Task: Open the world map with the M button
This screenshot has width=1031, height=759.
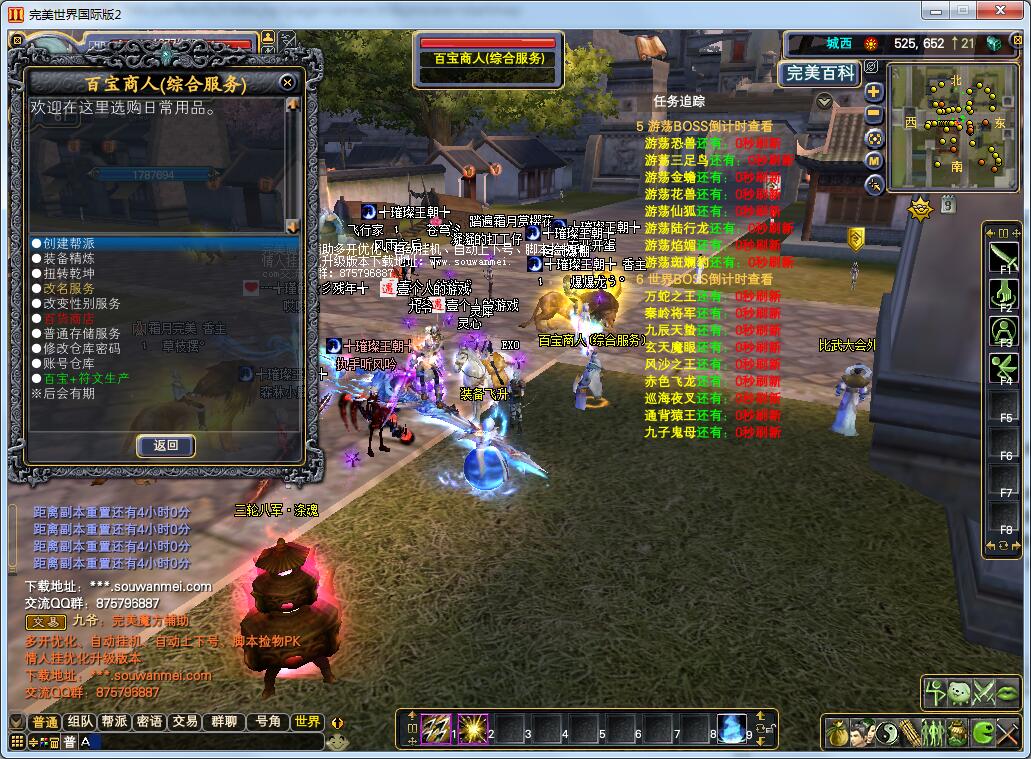Action: (874, 160)
